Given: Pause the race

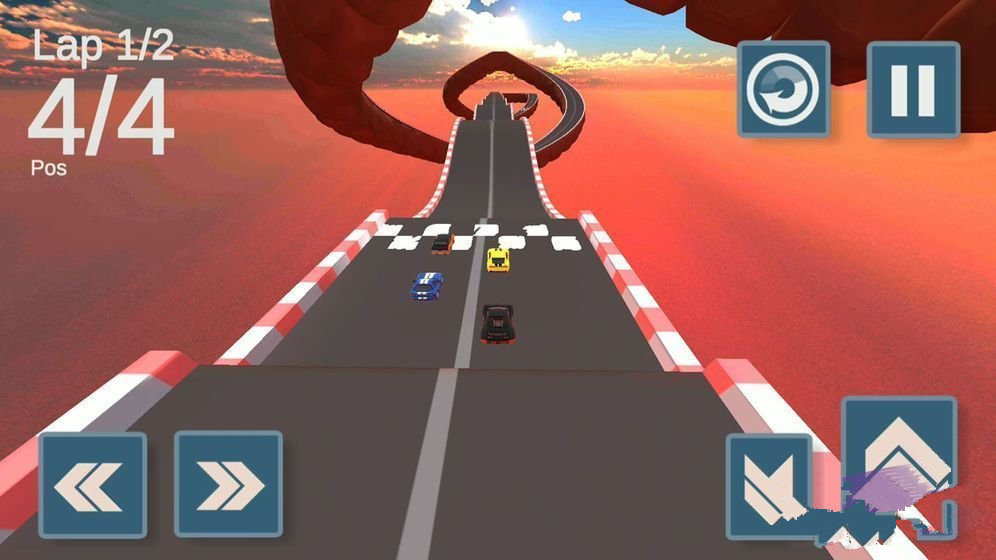Looking at the screenshot, I should click(x=912, y=89).
